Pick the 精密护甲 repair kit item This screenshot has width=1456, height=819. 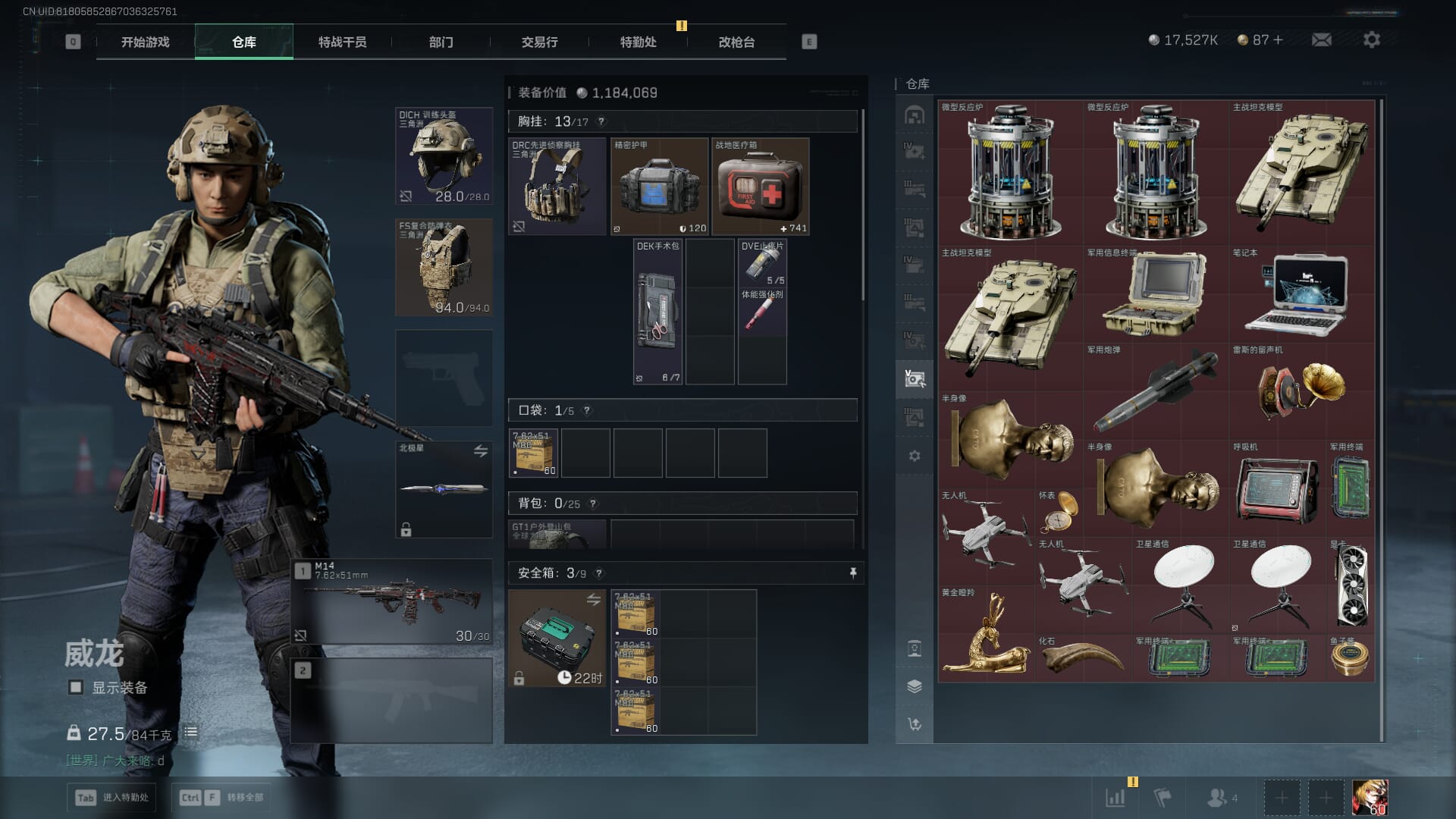pos(659,187)
